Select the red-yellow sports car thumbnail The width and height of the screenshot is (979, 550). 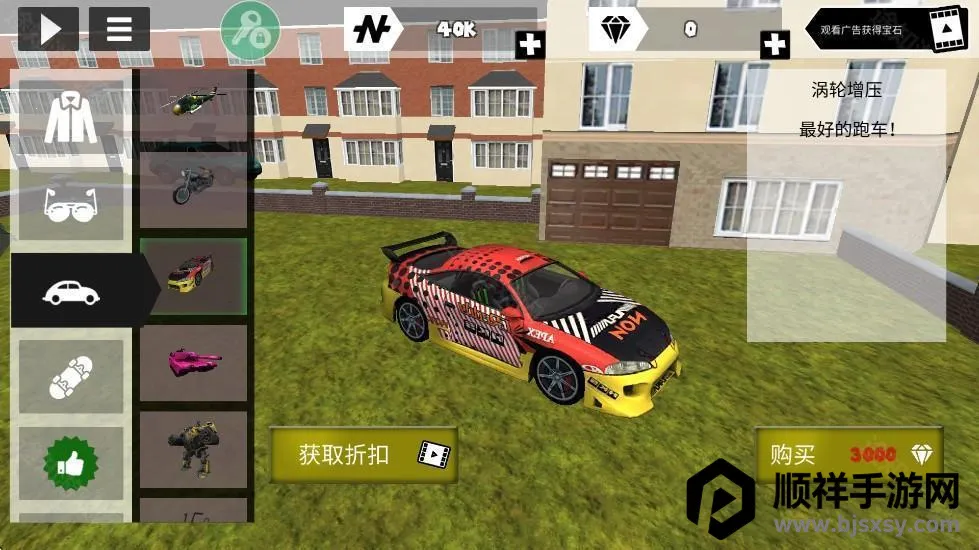point(193,275)
